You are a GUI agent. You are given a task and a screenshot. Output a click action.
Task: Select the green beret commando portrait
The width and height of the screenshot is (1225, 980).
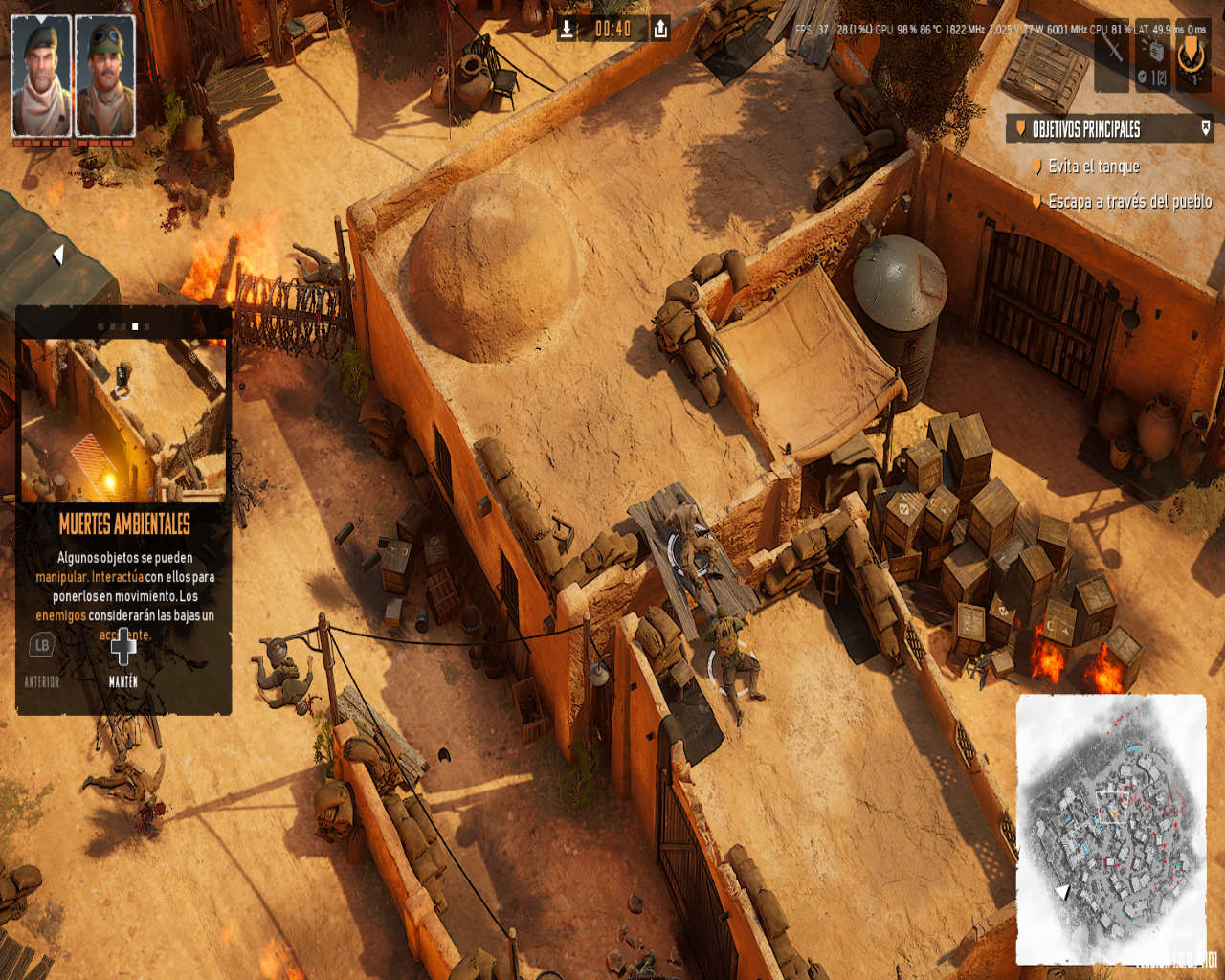(x=42, y=77)
